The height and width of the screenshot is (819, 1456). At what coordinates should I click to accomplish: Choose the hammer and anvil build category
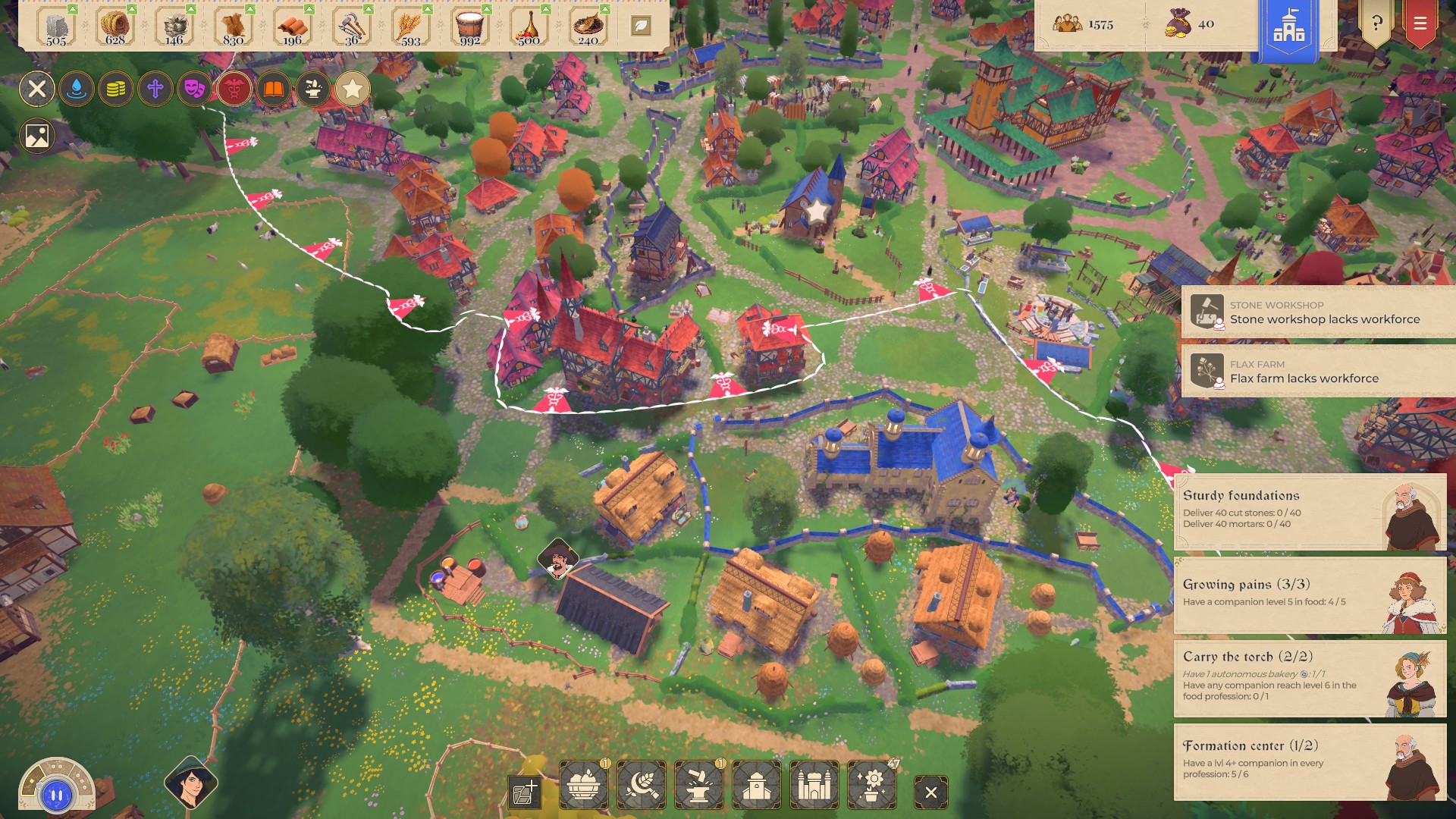click(x=698, y=786)
